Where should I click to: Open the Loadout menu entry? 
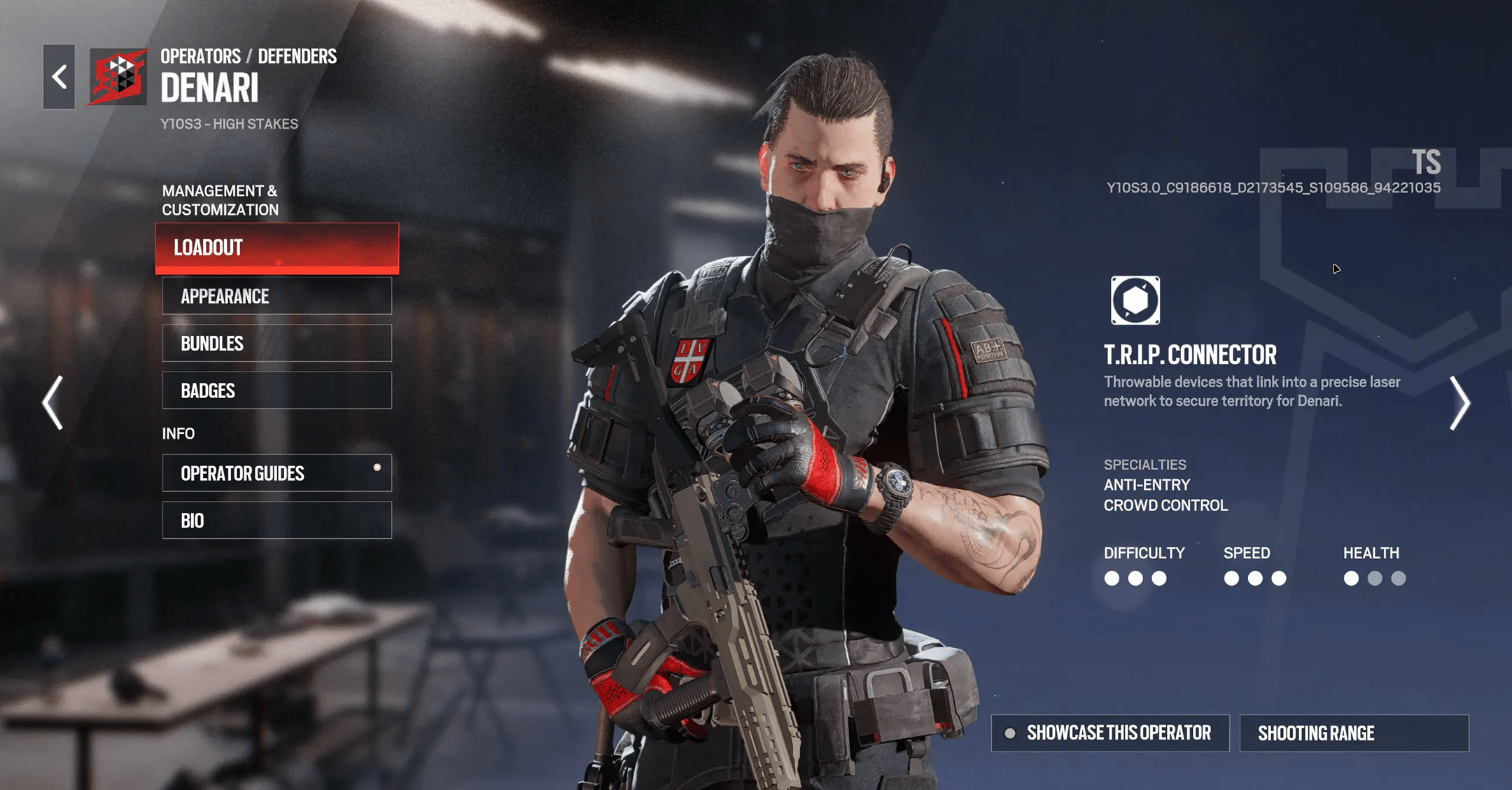pos(277,248)
